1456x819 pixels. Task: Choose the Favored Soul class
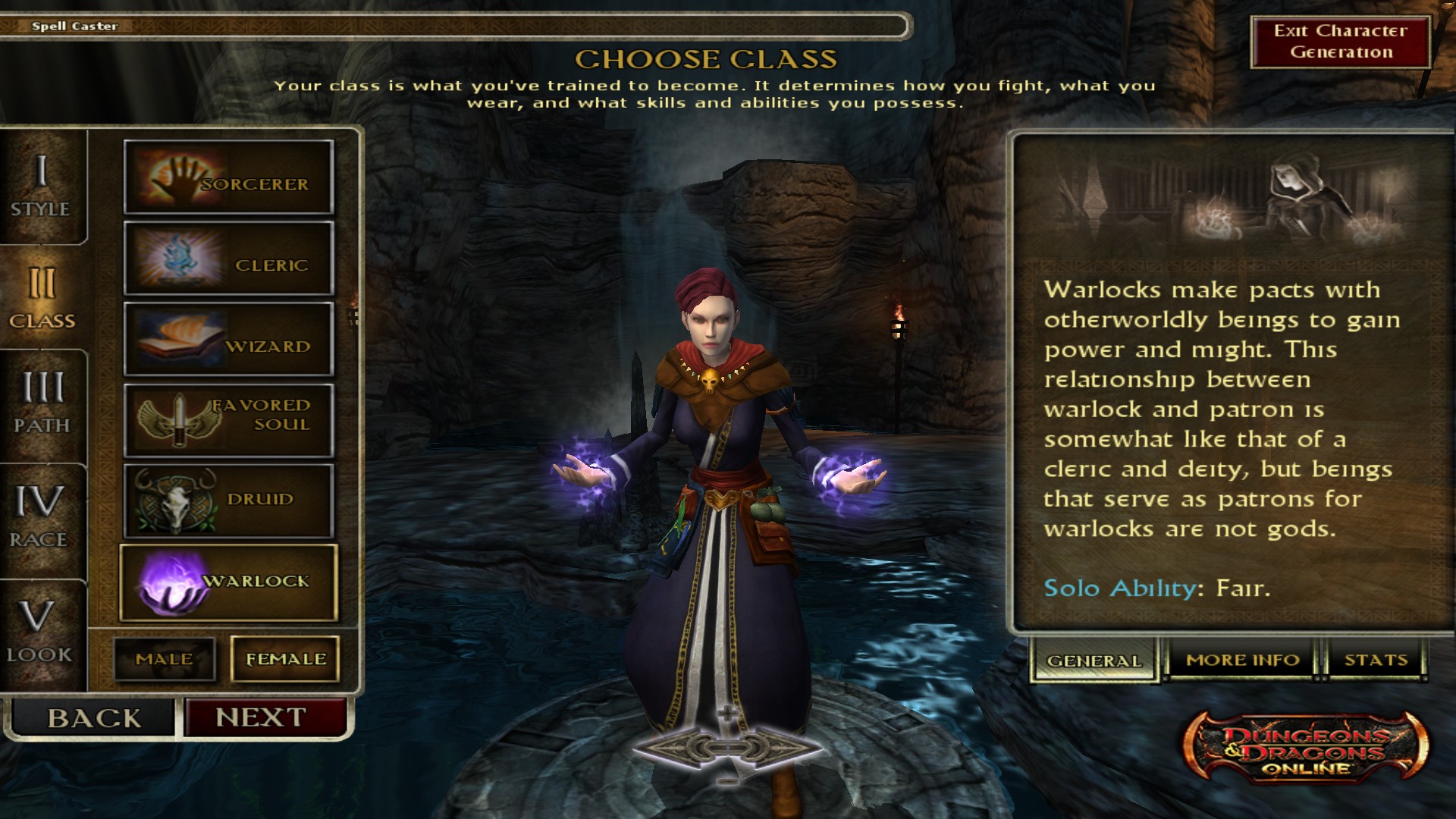(228, 421)
